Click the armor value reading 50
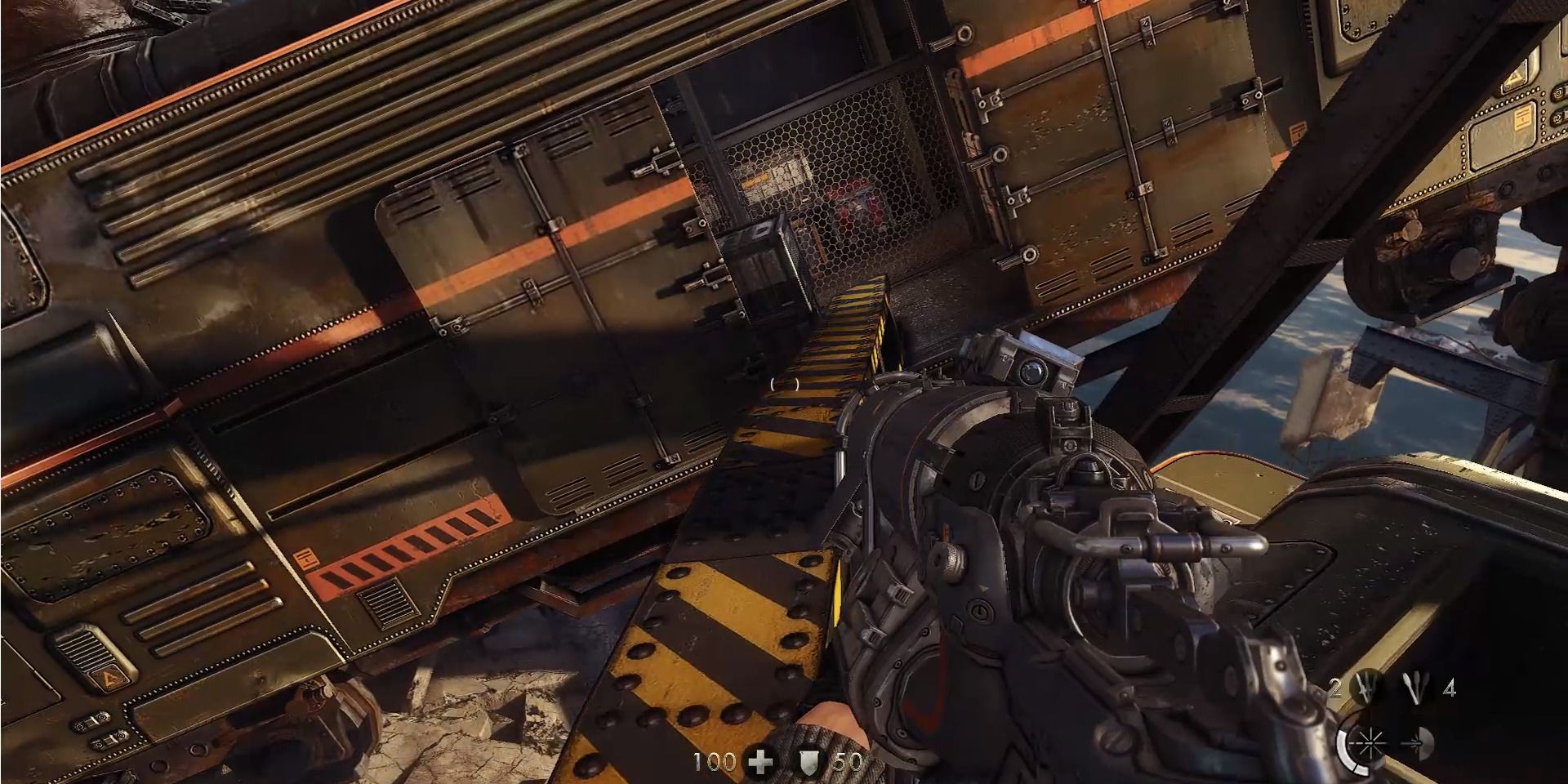This screenshot has height=784, width=1568. click(847, 764)
